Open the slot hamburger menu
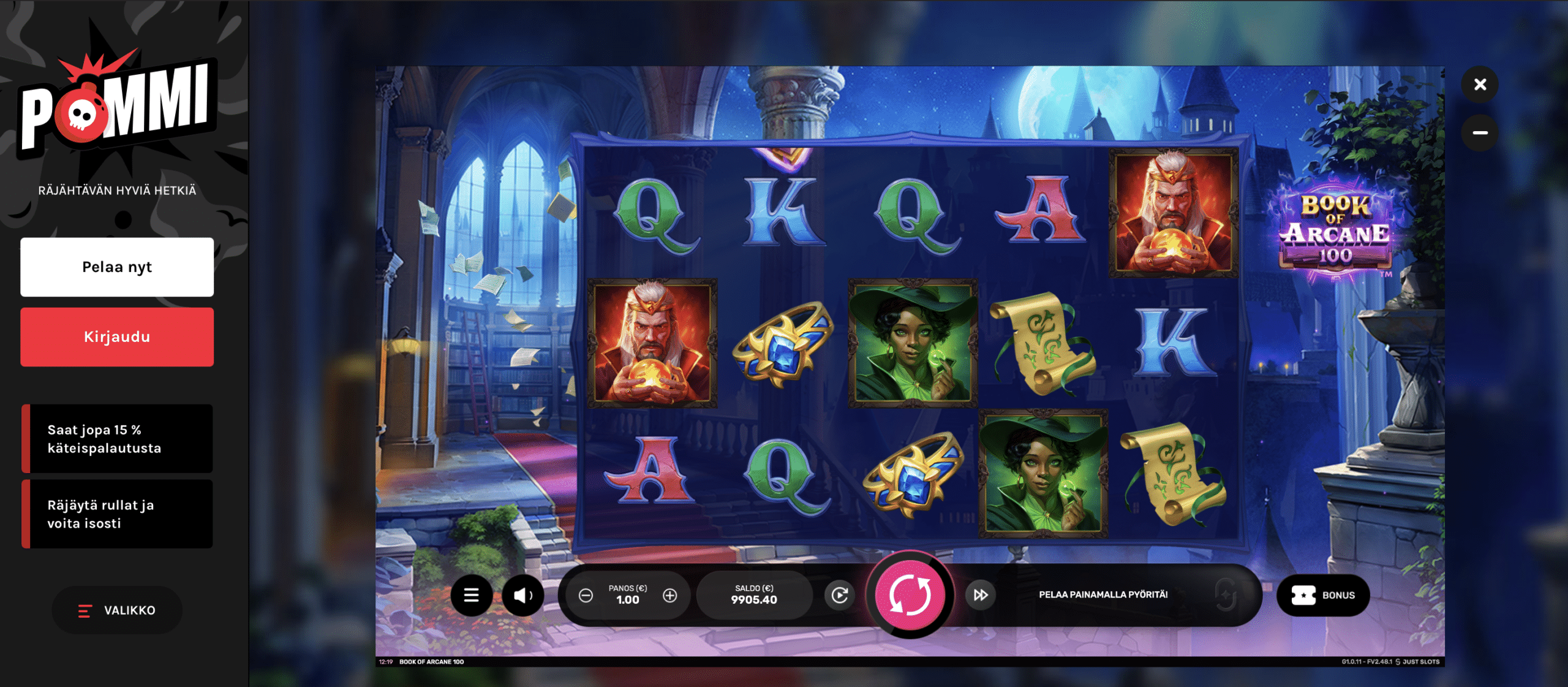 point(471,595)
